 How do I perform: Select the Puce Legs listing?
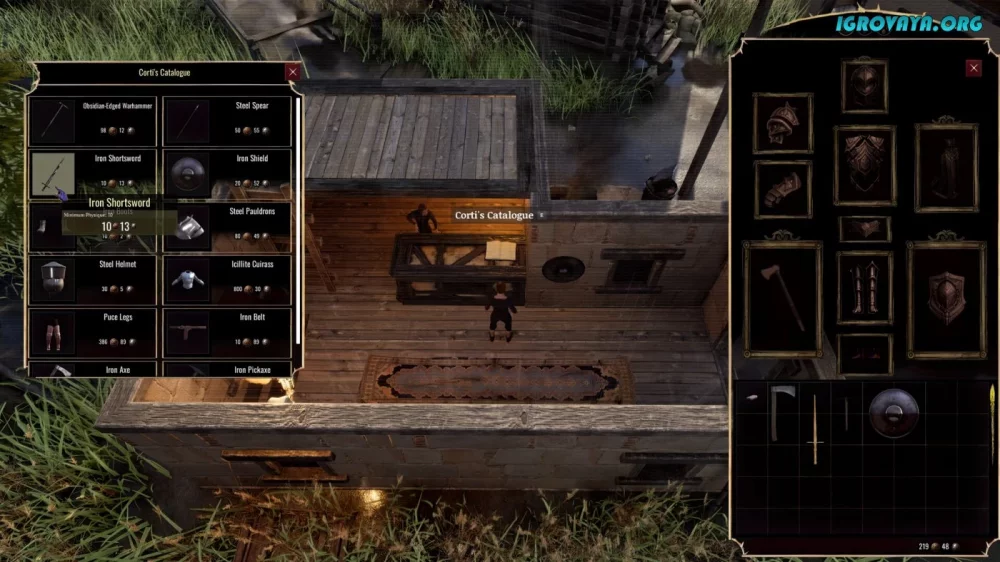coord(93,332)
